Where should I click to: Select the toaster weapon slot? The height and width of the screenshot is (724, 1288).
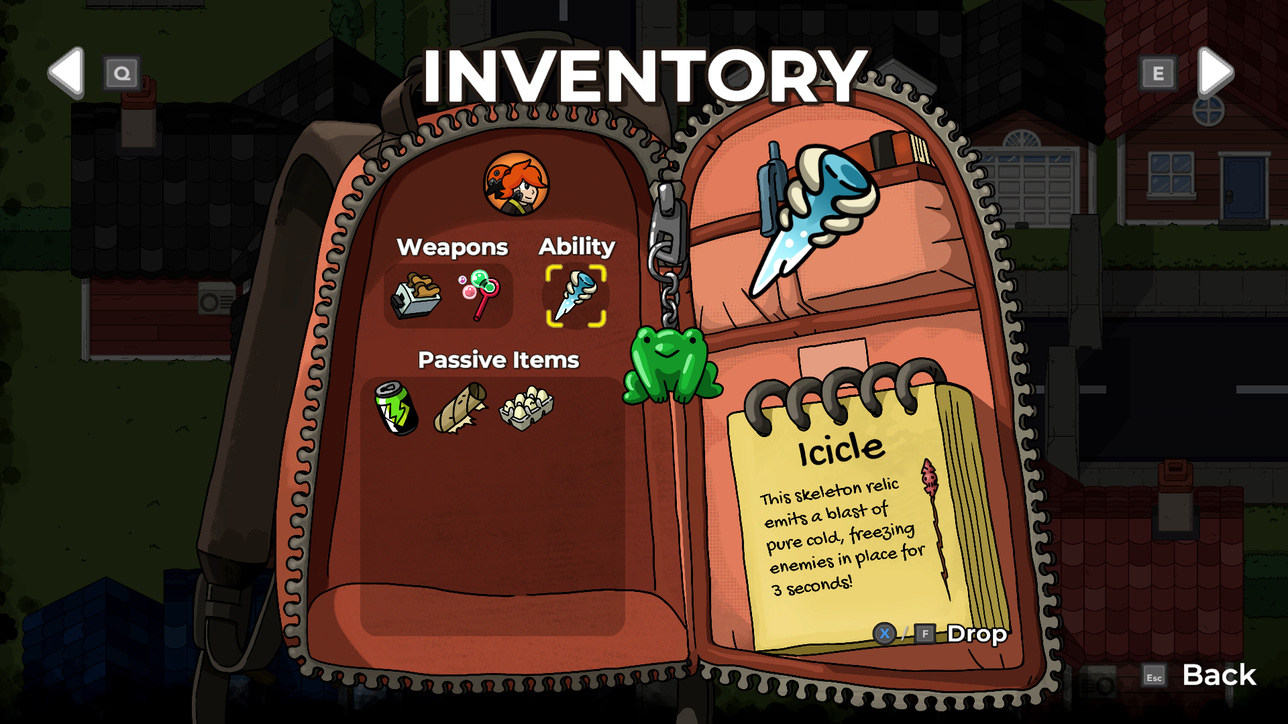416,296
